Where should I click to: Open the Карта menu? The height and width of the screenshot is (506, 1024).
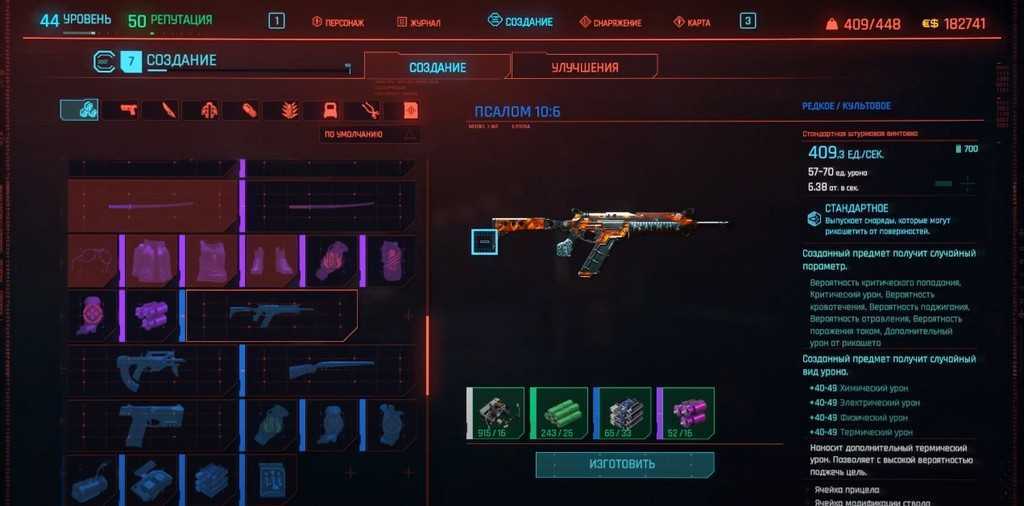(x=692, y=22)
